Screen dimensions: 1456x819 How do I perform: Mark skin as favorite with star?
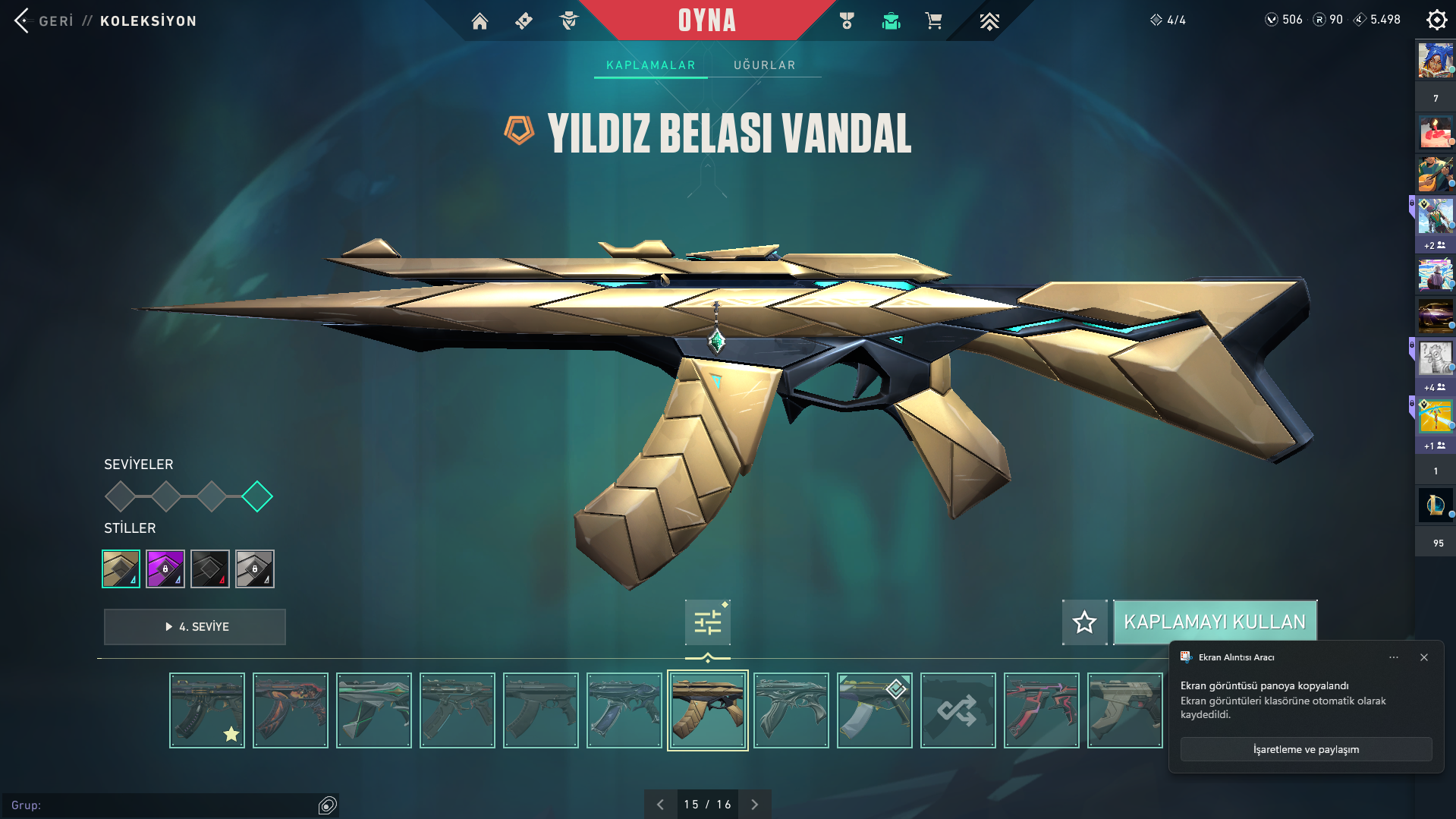click(x=1084, y=622)
